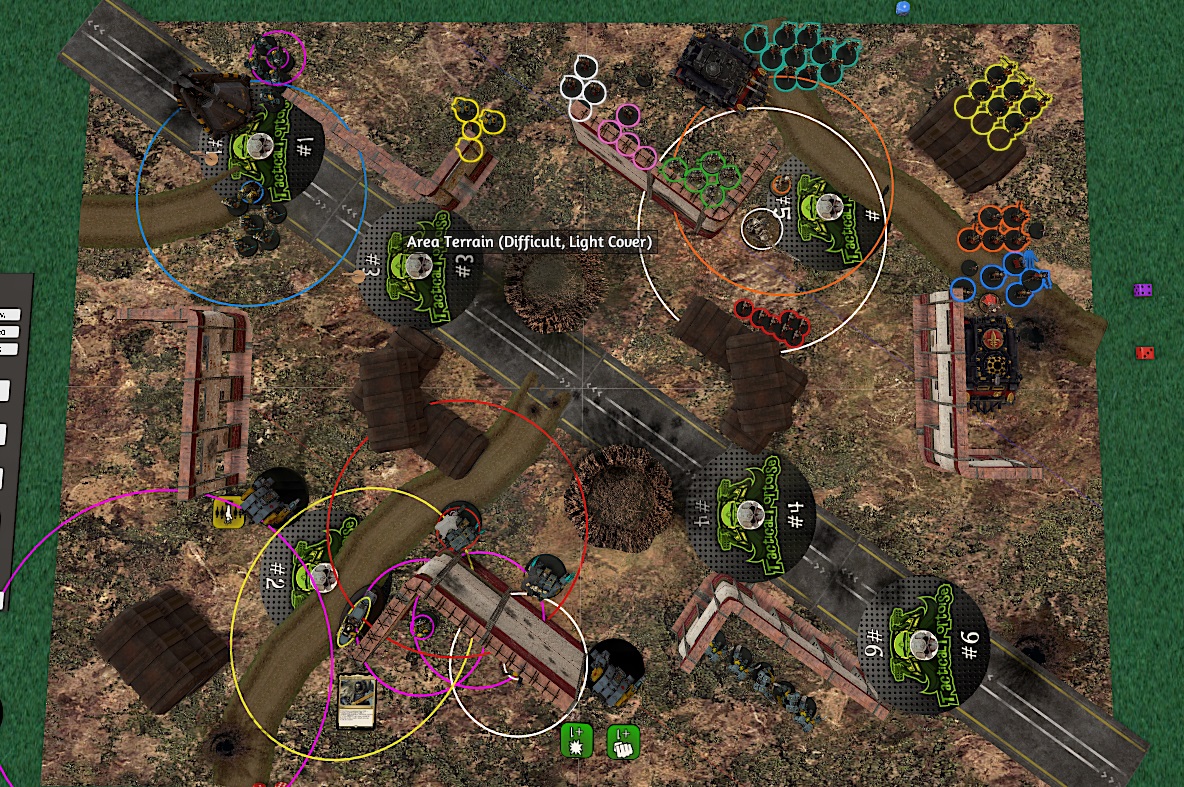The width and height of the screenshot is (1184, 787).
Task: Select objective marker #4
Action: [x=750, y=514]
